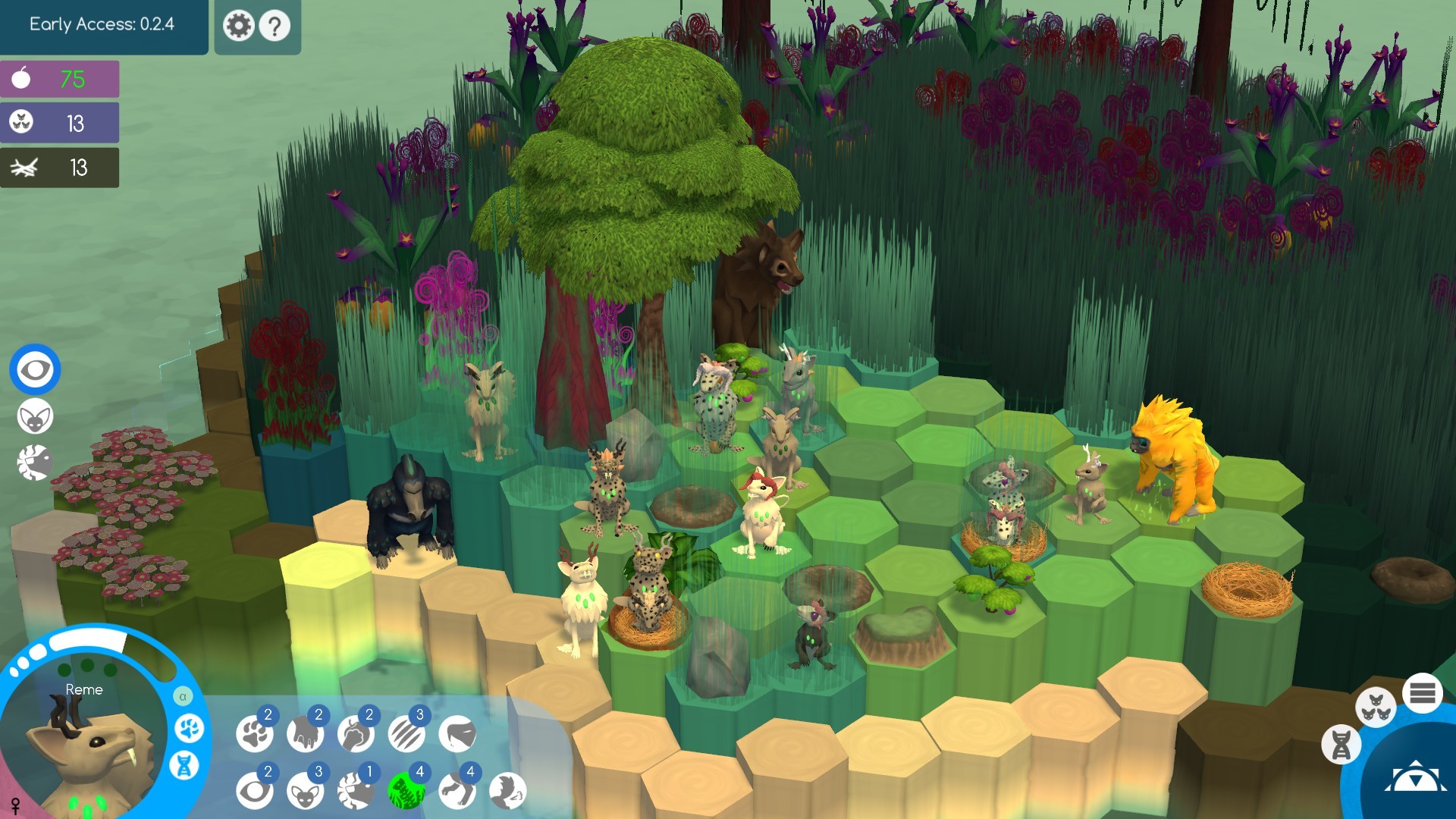Select the ears trait with level 3 badge
This screenshot has width=1456, height=819.
(x=305, y=791)
